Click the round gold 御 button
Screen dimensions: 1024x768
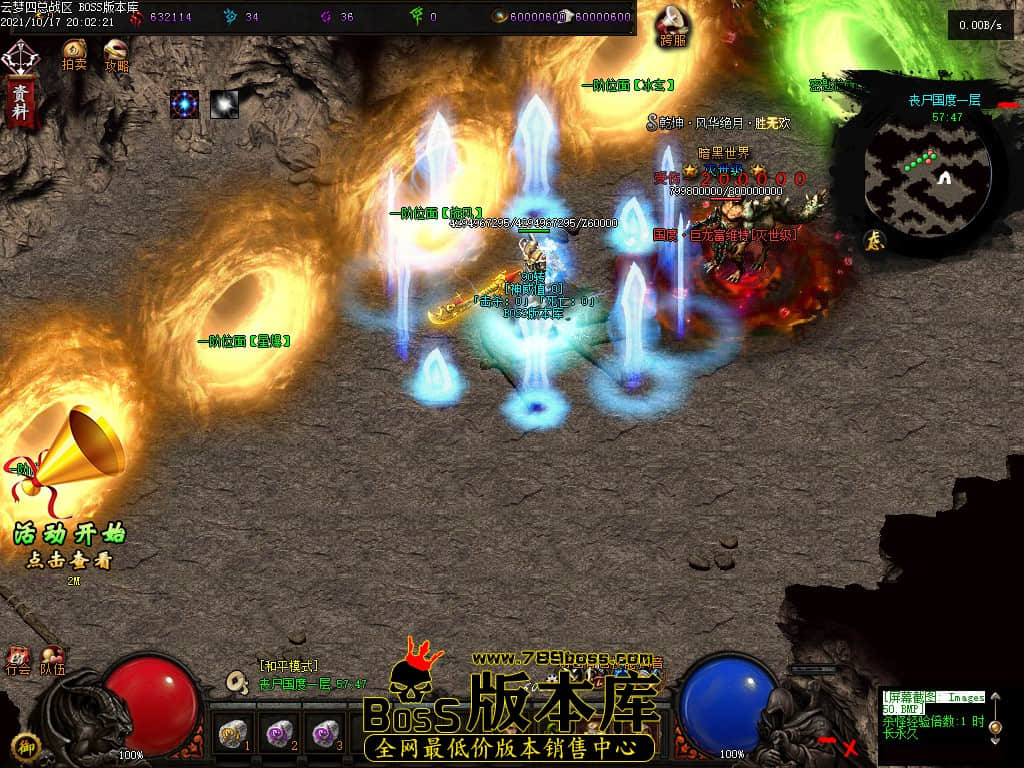coord(24,746)
